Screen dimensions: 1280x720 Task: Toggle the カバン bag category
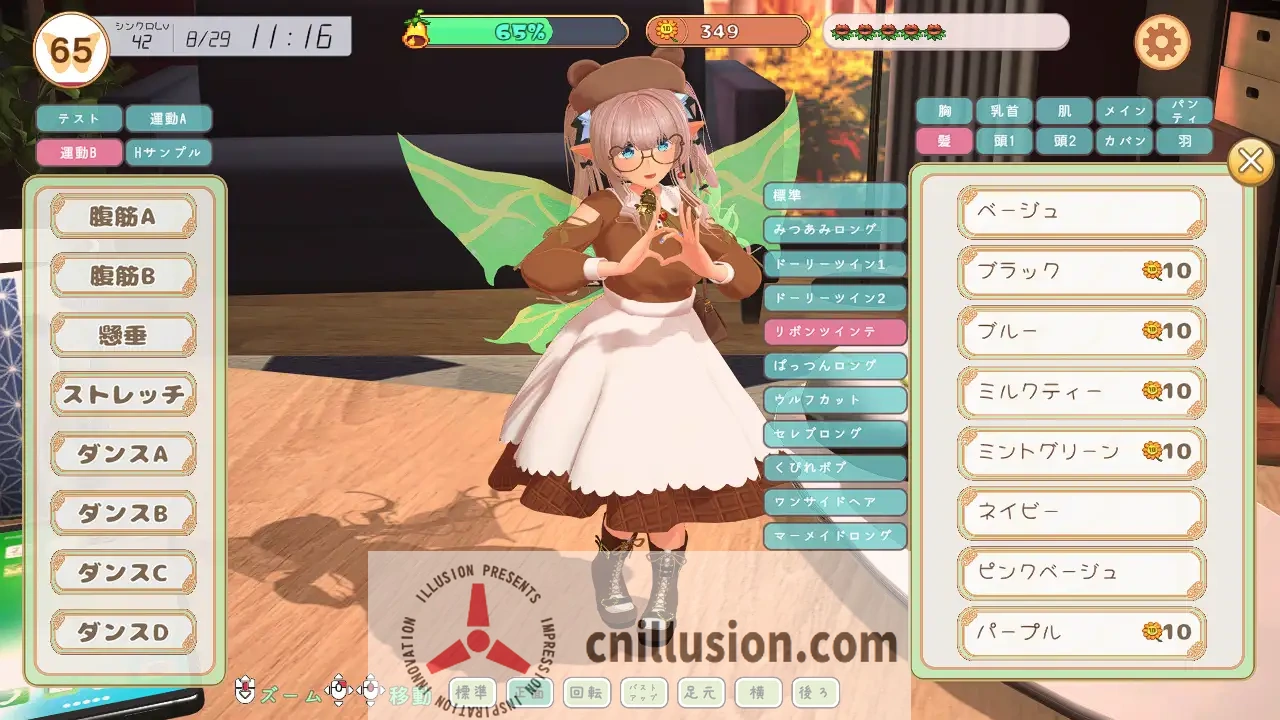click(x=1124, y=141)
